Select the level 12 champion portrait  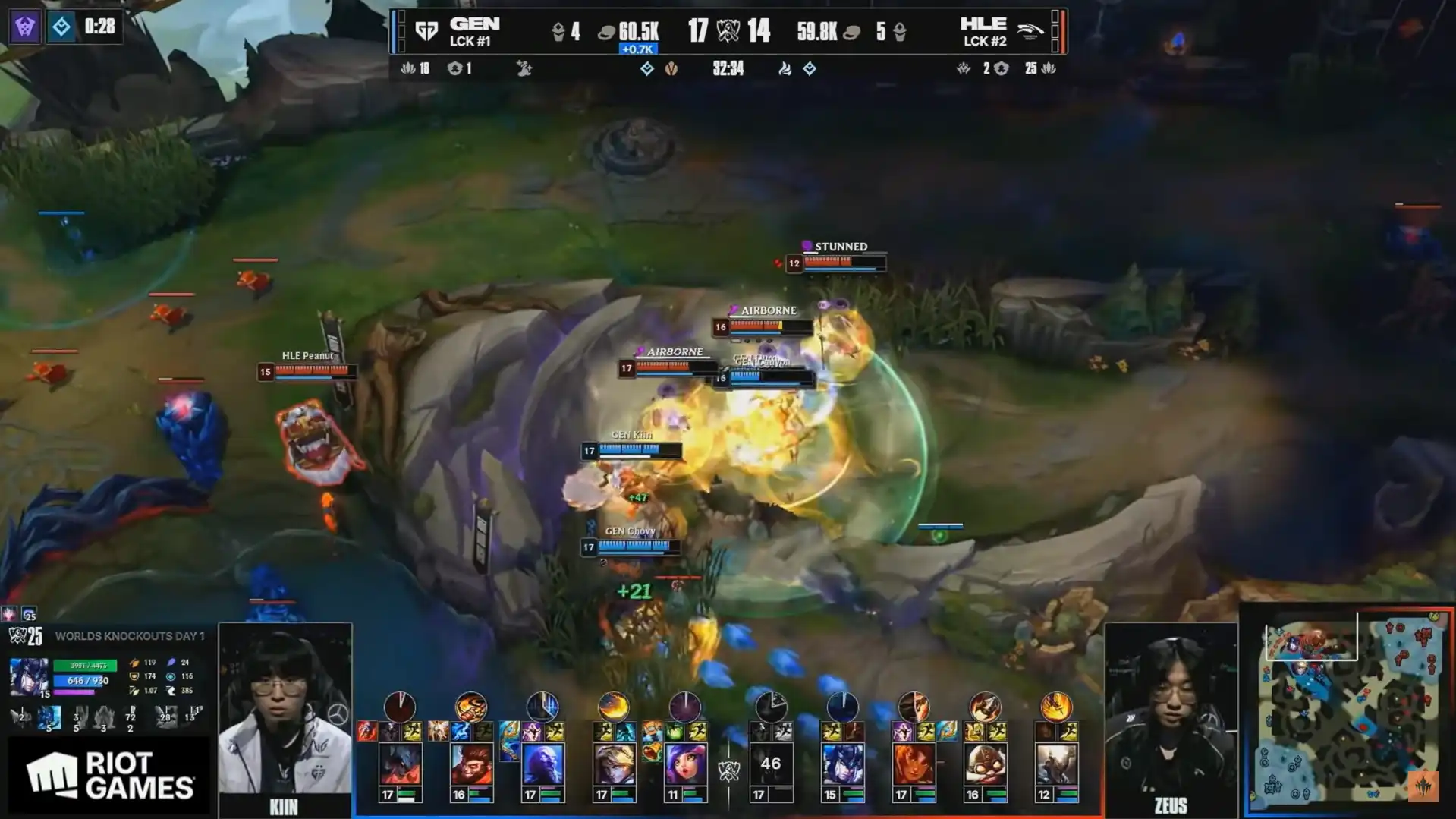pos(1056,764)
